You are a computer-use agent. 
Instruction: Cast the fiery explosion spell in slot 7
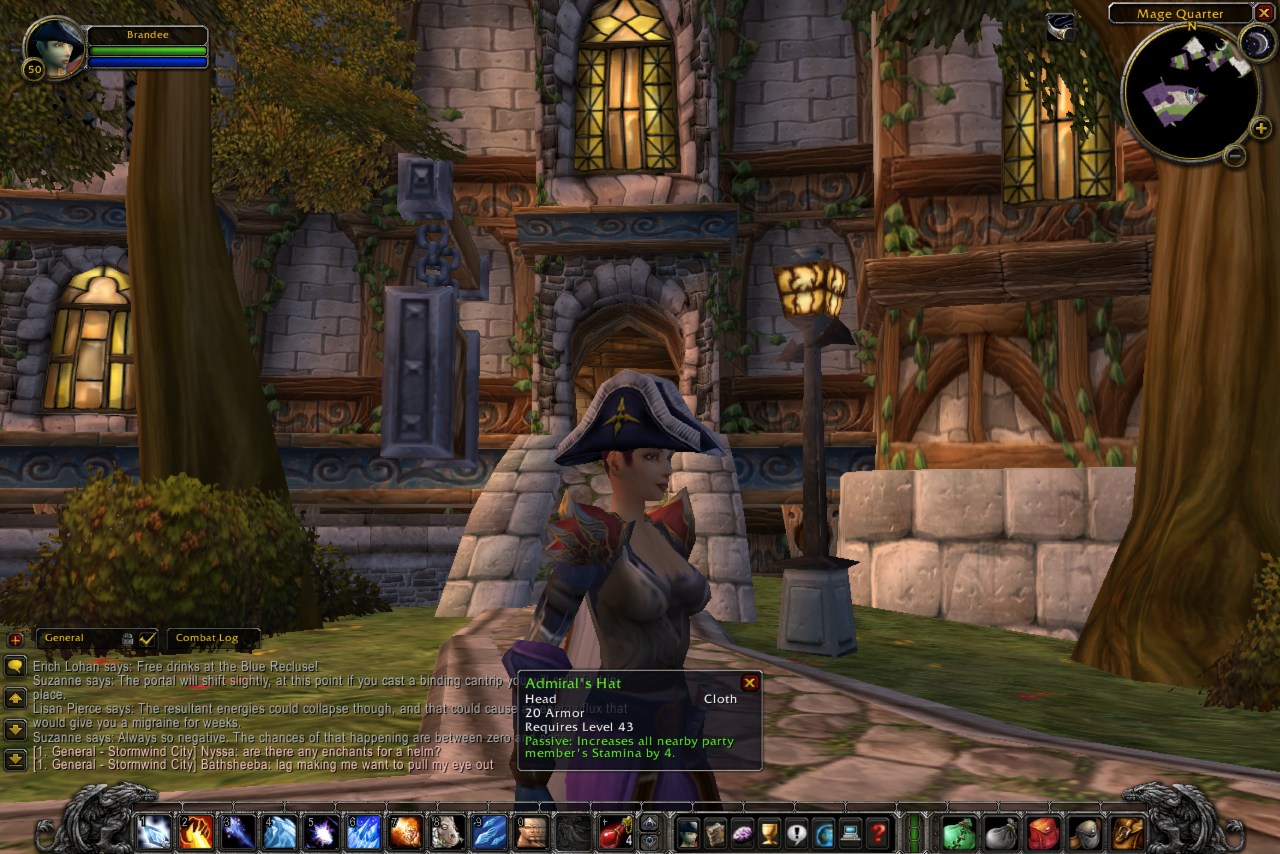point(406,831)
